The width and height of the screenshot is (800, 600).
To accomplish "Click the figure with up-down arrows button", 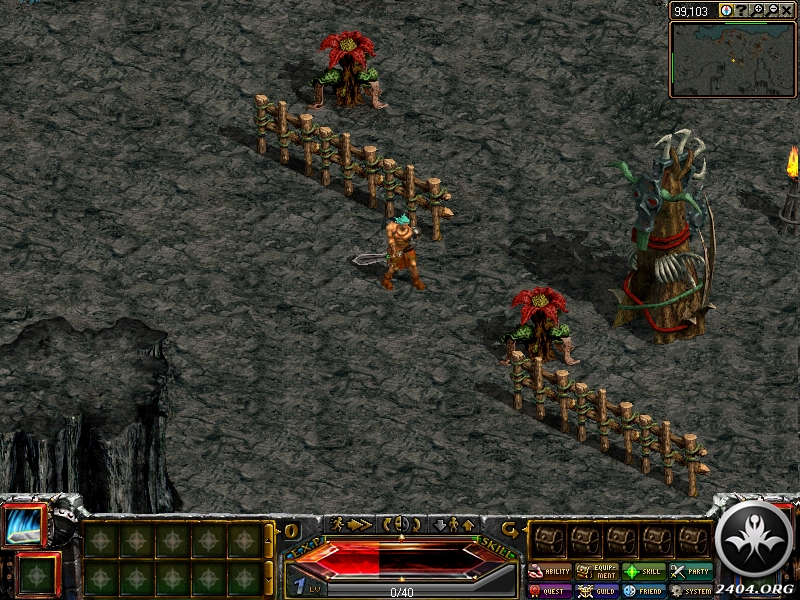I will (x=452, y=524).
